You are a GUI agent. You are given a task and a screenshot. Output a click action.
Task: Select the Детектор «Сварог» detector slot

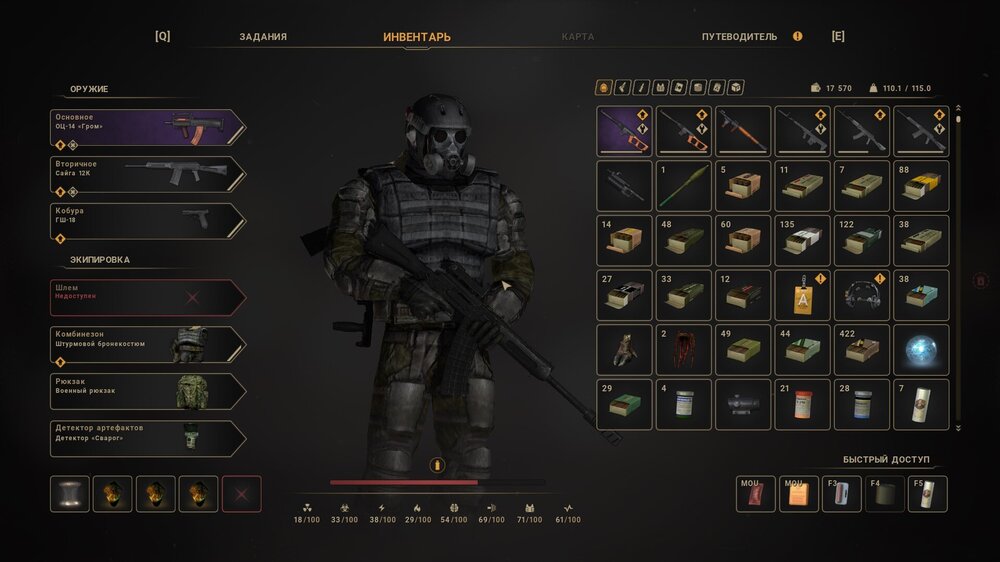click(147, 438)
